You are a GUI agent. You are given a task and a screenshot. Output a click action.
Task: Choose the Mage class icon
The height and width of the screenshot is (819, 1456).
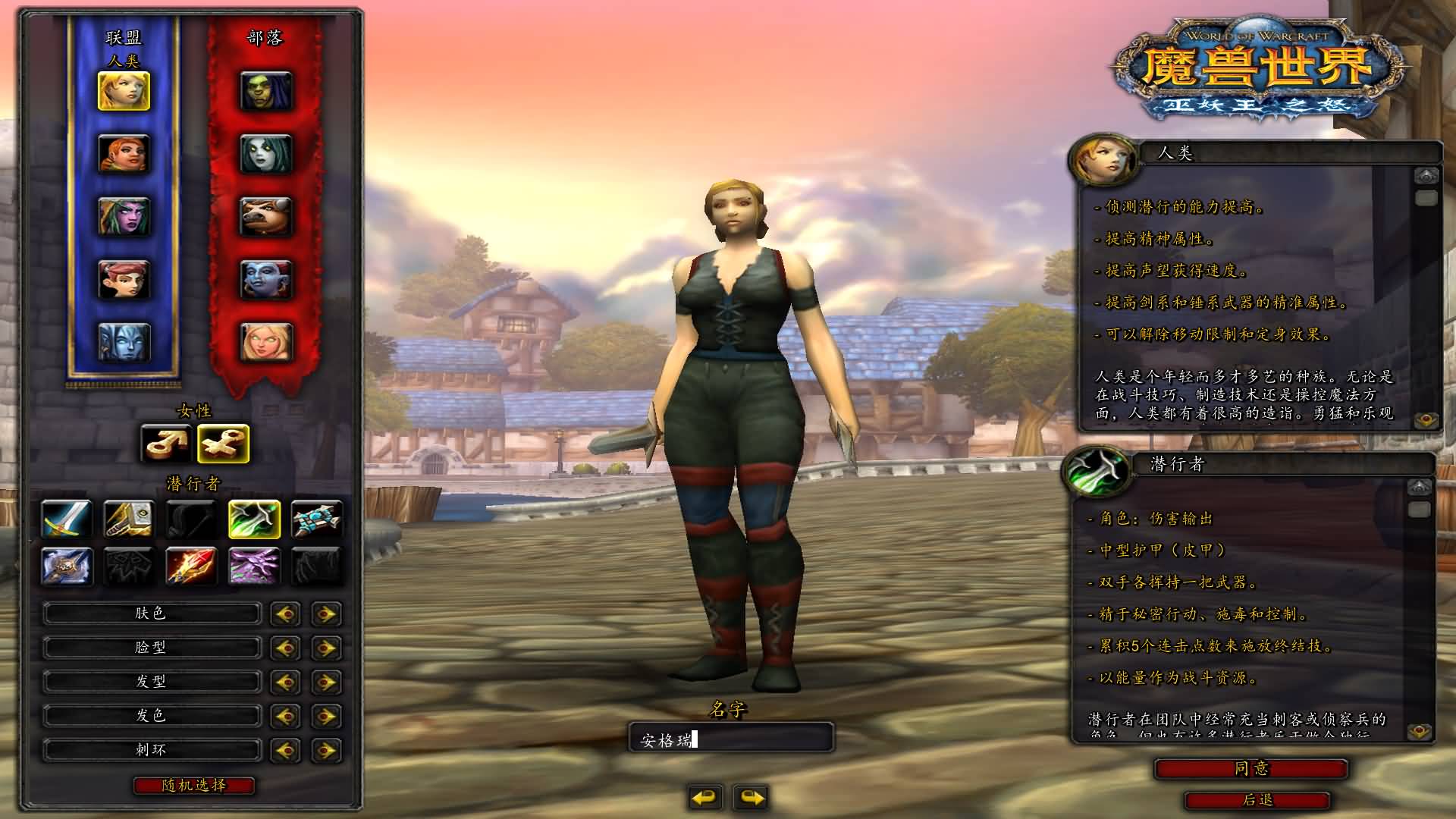point(191,566)
